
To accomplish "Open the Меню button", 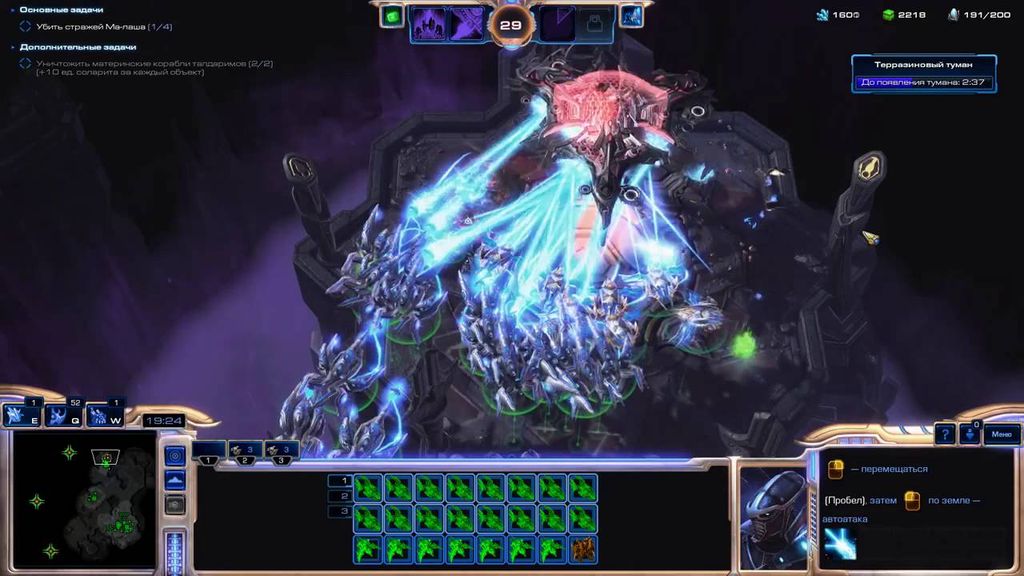I will [1002, 434].
